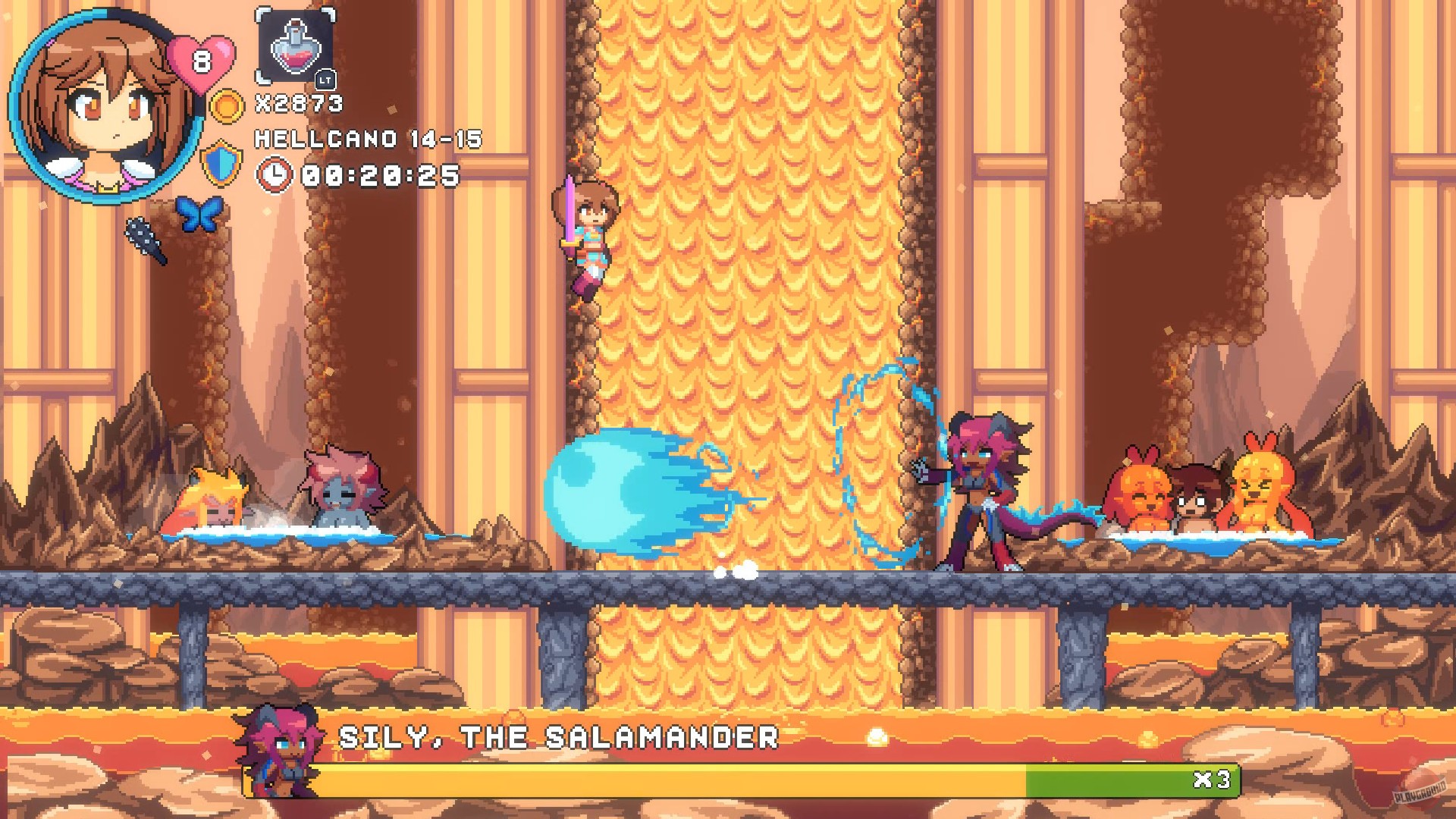Click the butterfly fluttering near the portrait
1456x819 pixels.
click(199, 215)
